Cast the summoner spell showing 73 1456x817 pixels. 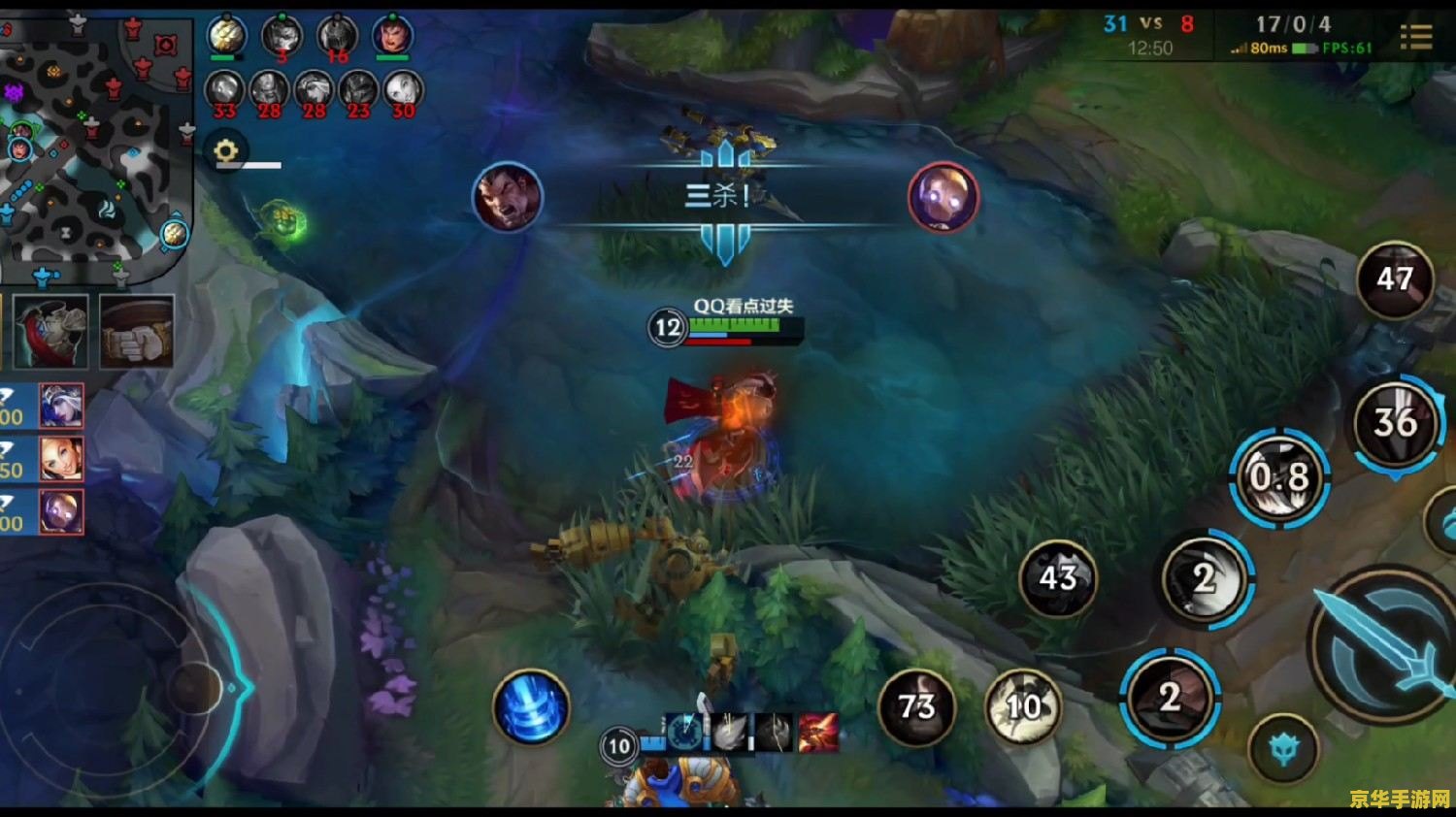tap(916, 706)
